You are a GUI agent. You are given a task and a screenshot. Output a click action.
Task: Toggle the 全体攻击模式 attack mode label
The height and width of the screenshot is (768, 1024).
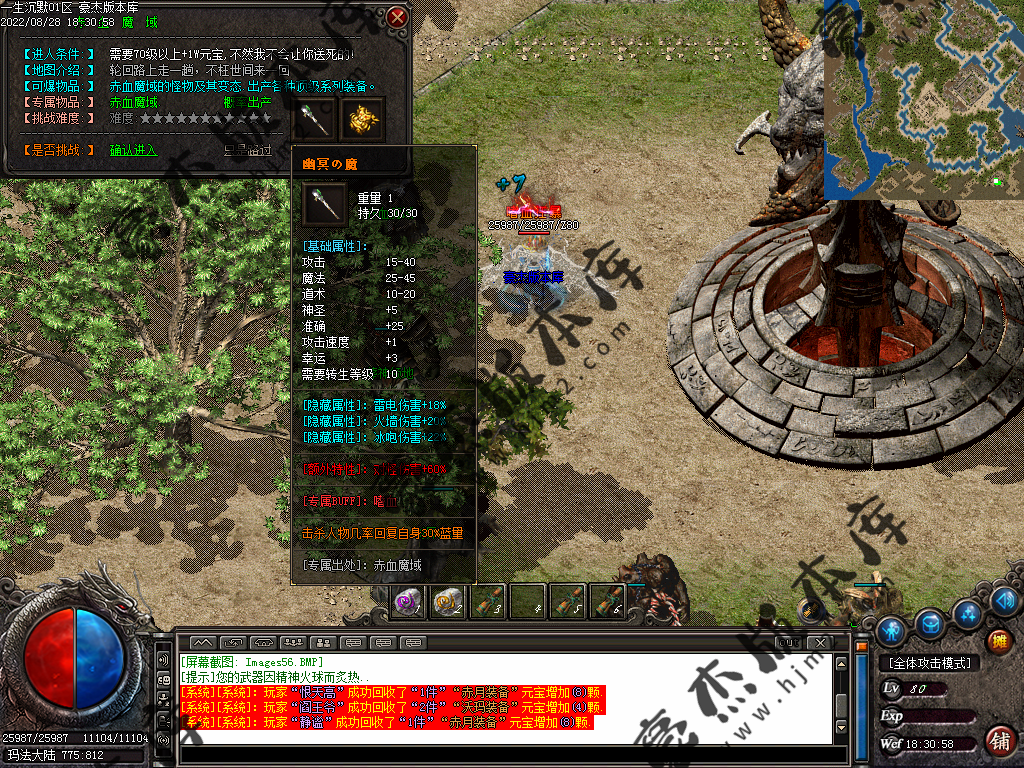click(929, 663)
